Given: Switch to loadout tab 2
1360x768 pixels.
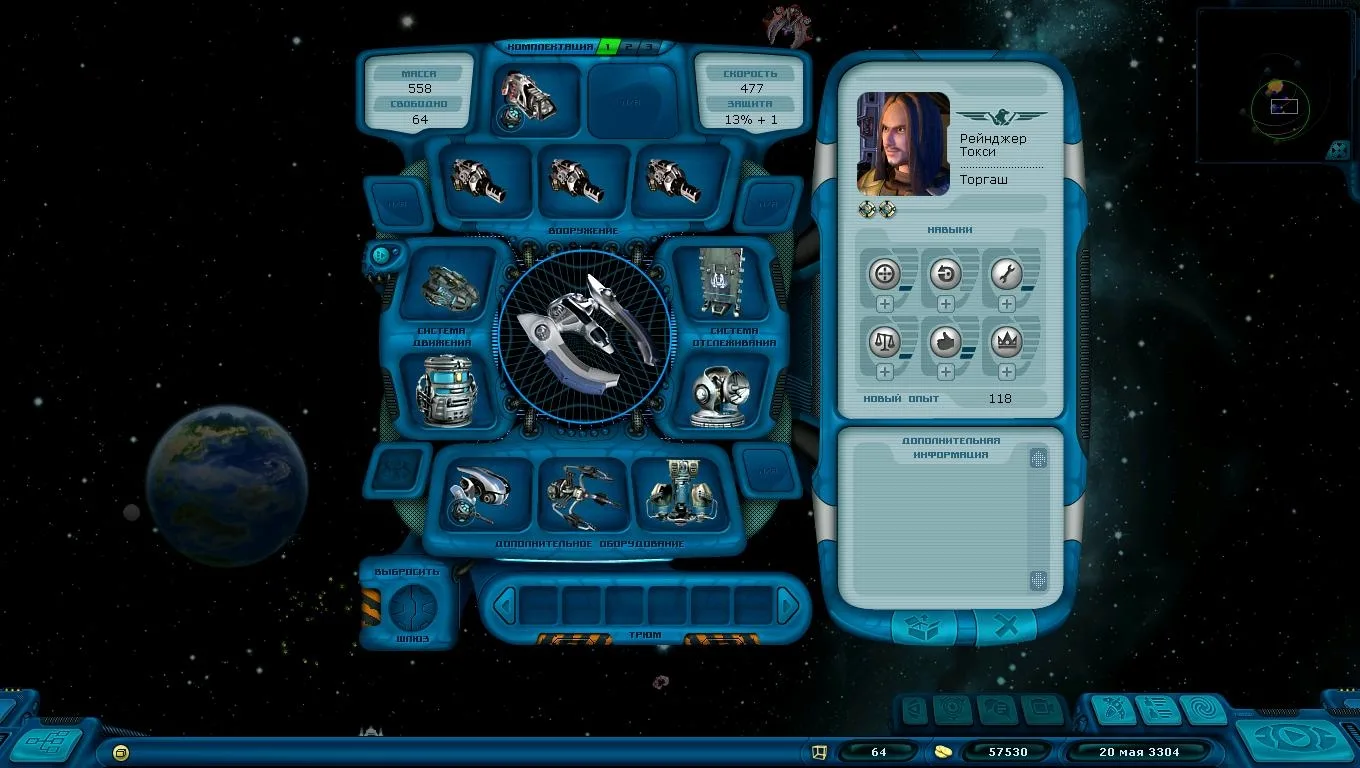Looking at the screenshot, I should click(x=629, y=46).
